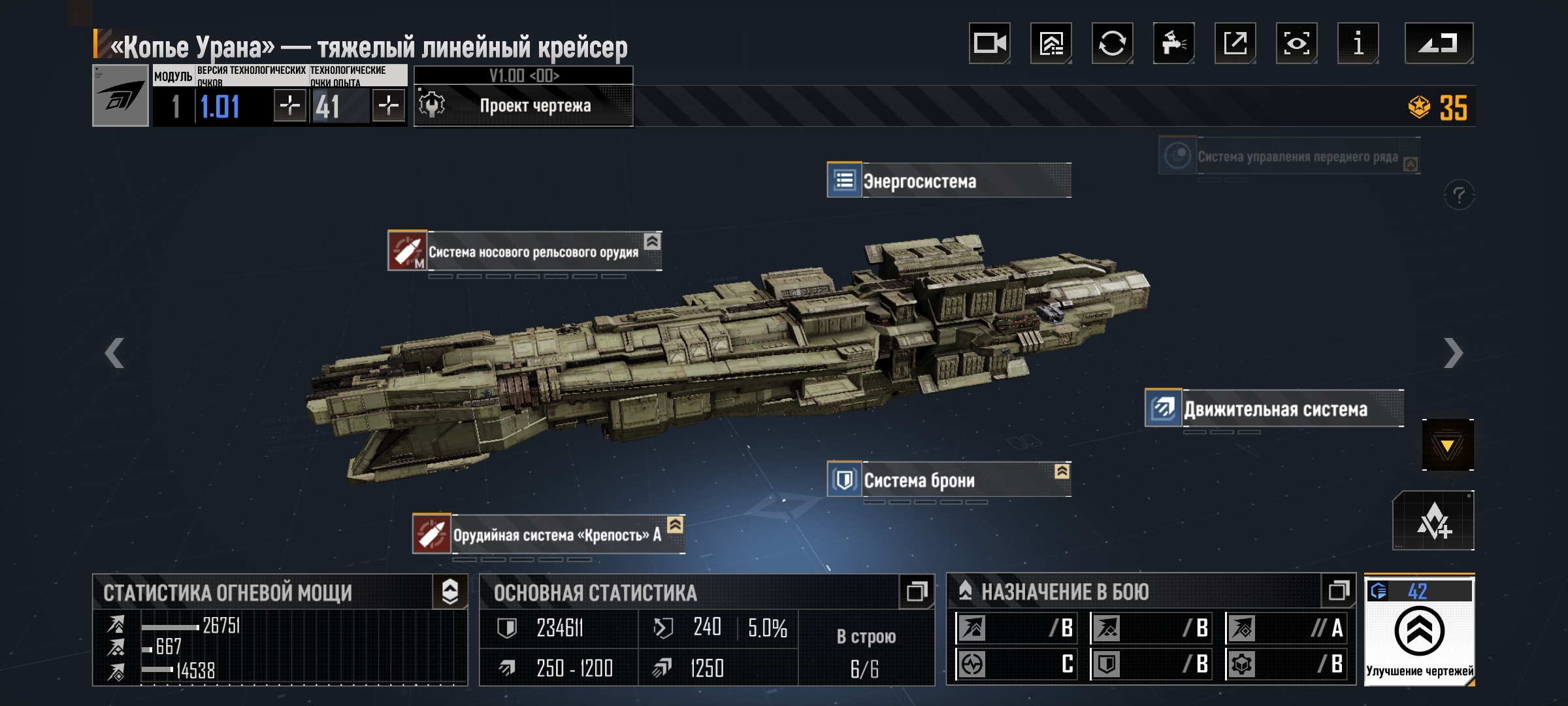Open the Проект чертежа button
Screen dimensions: 1568x706
click(524, 105)
